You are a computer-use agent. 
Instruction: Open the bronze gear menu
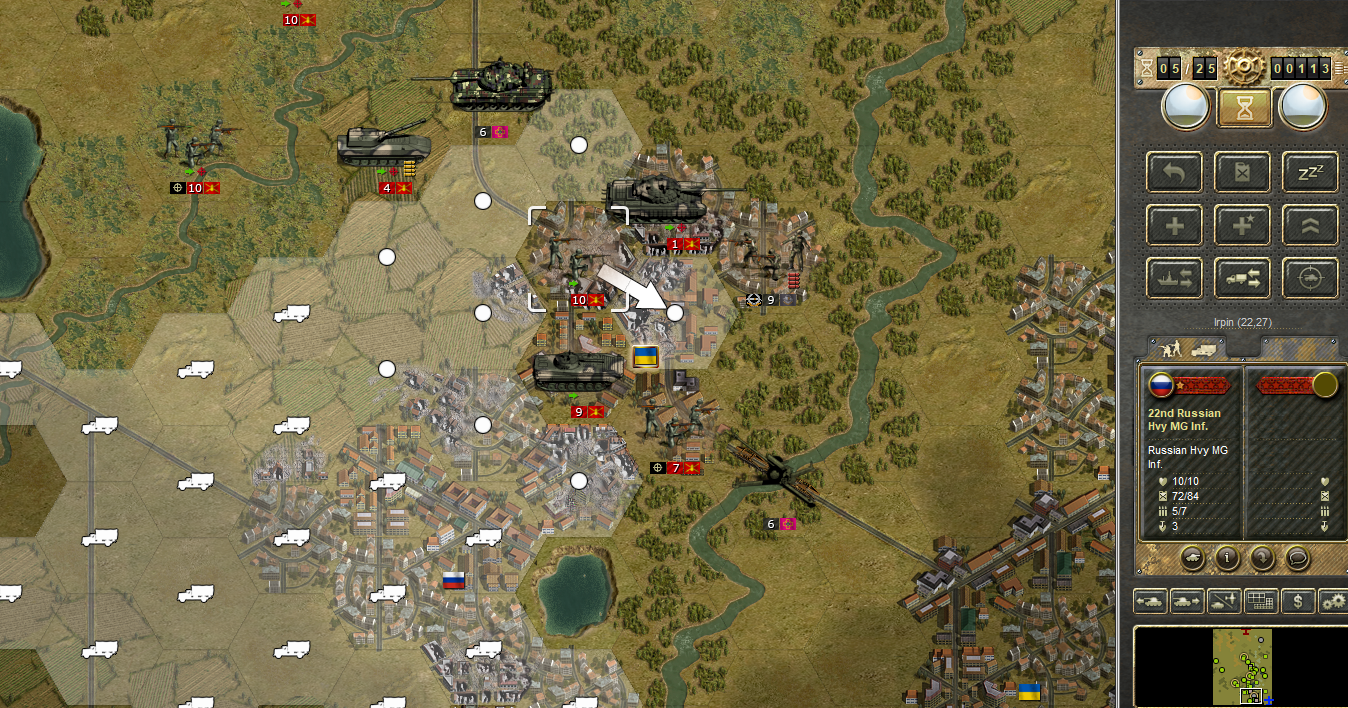pos(1243,68)
